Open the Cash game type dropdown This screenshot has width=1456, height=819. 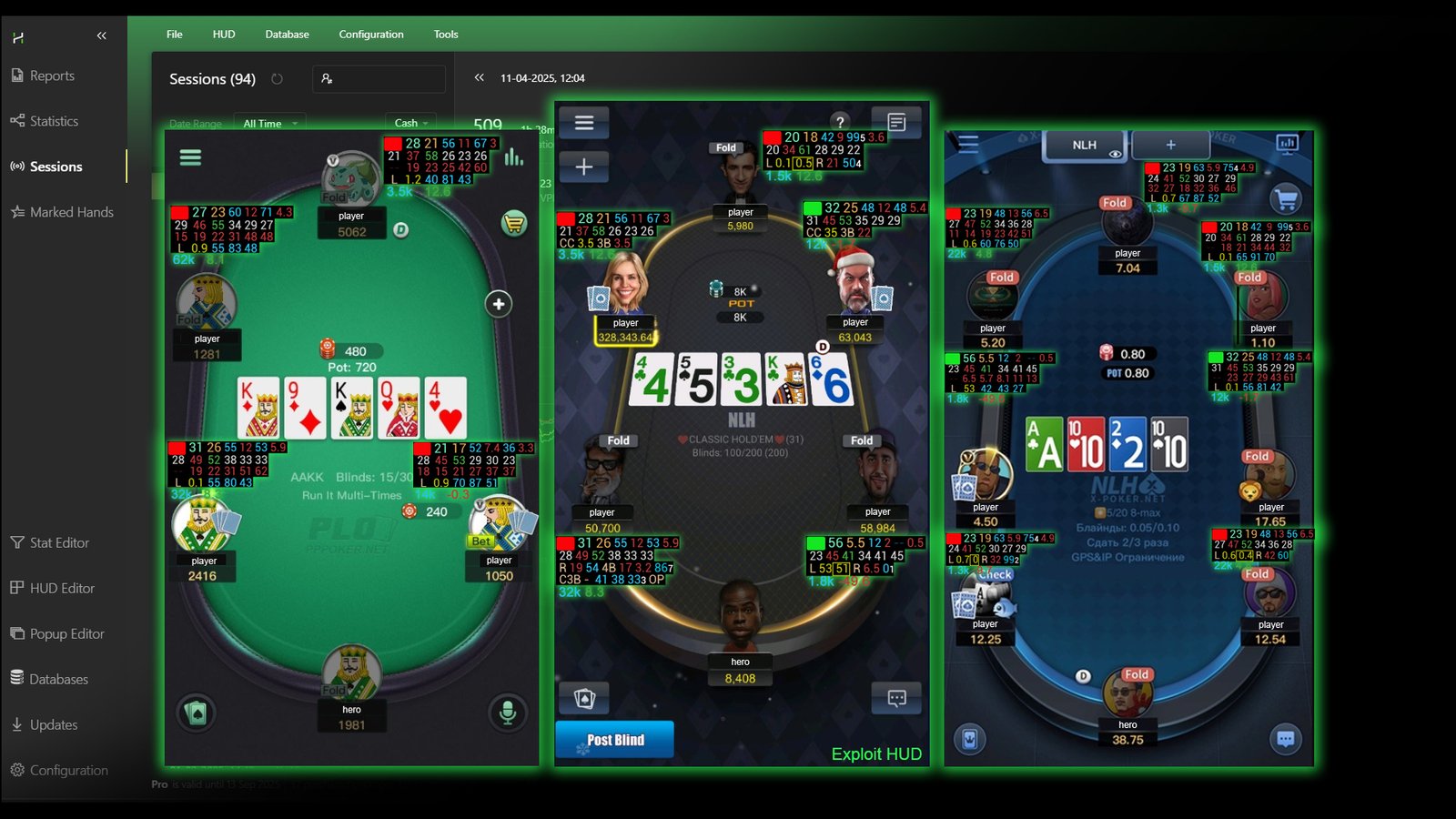[x=409, y=123]
